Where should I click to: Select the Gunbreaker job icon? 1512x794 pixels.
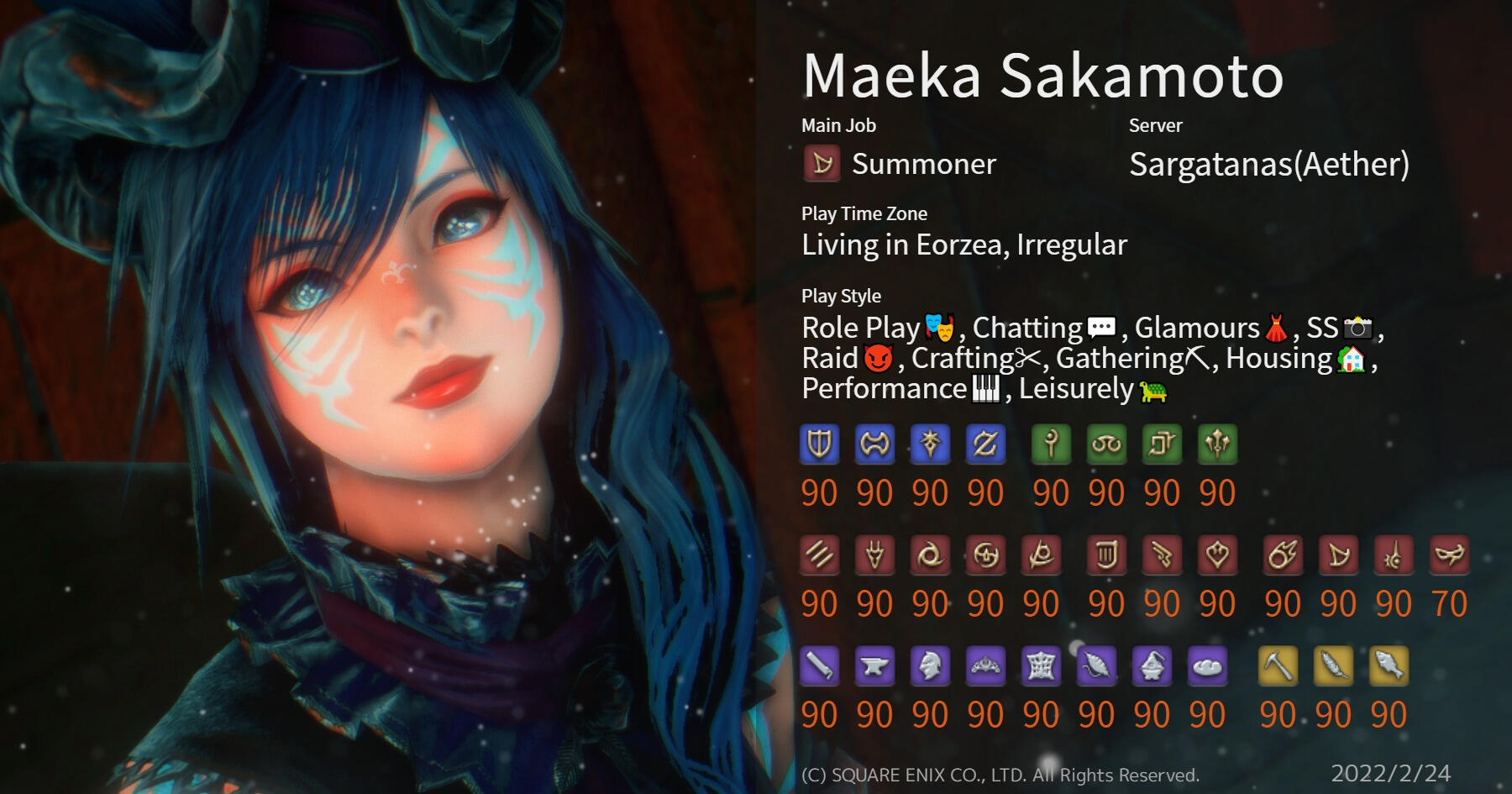tap(985, 444)
